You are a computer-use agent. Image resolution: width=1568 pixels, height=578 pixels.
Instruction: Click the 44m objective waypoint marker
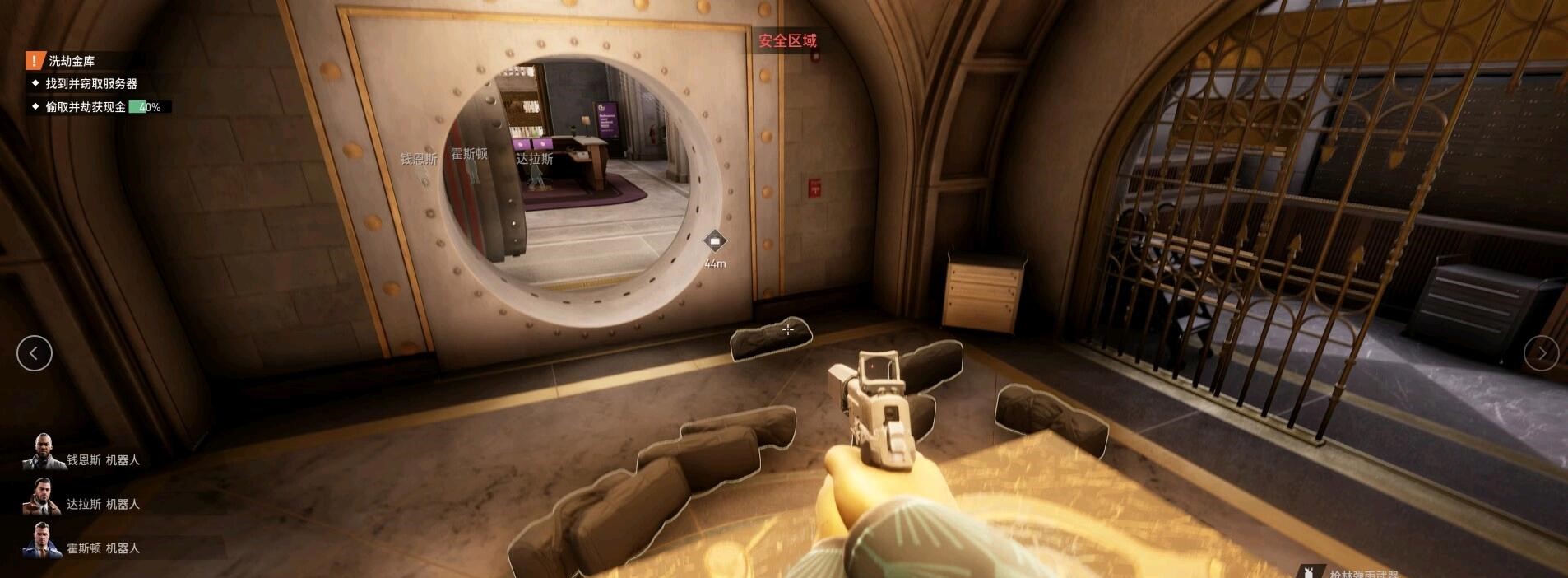[715, 241]
